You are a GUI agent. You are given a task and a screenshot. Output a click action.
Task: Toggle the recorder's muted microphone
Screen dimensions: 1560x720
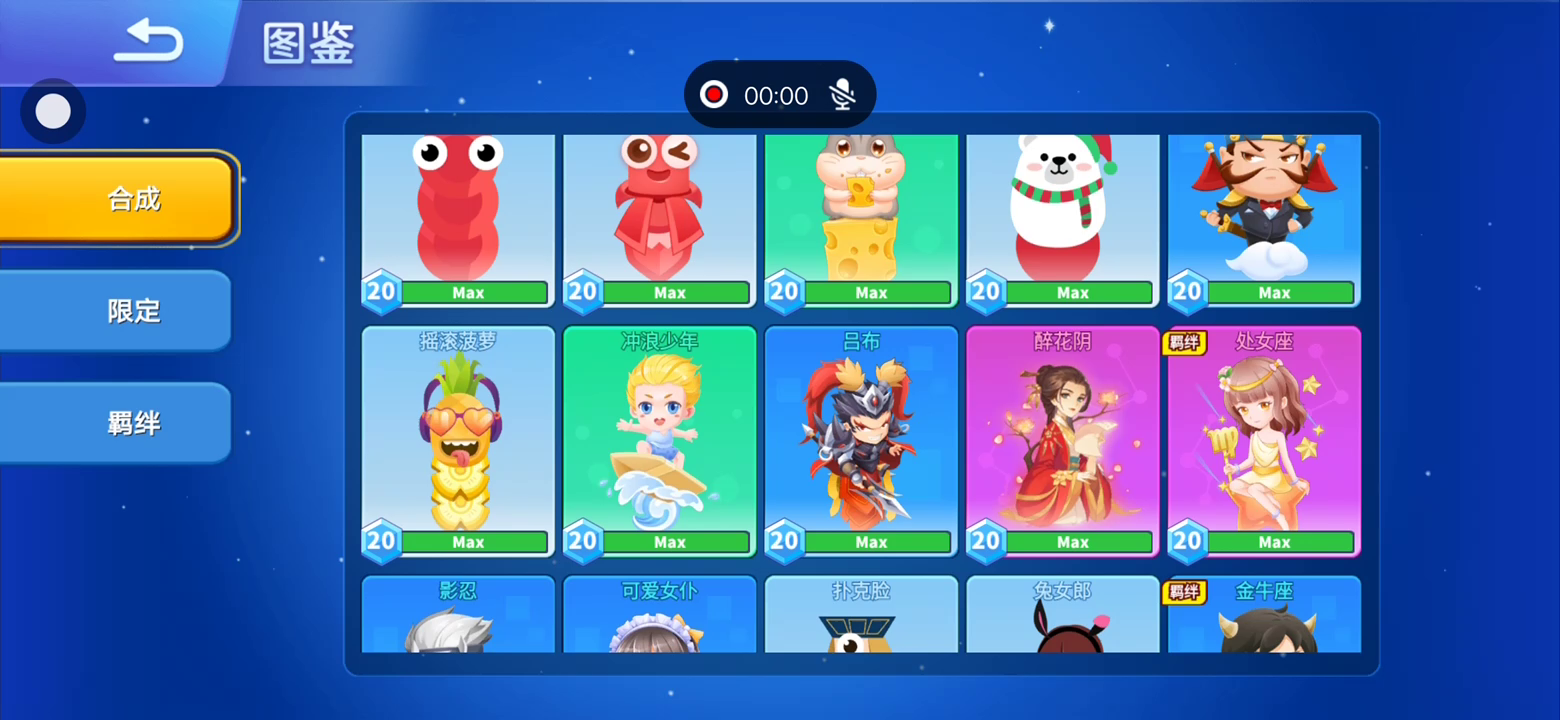pyautogui.click(x=843, y=95)
